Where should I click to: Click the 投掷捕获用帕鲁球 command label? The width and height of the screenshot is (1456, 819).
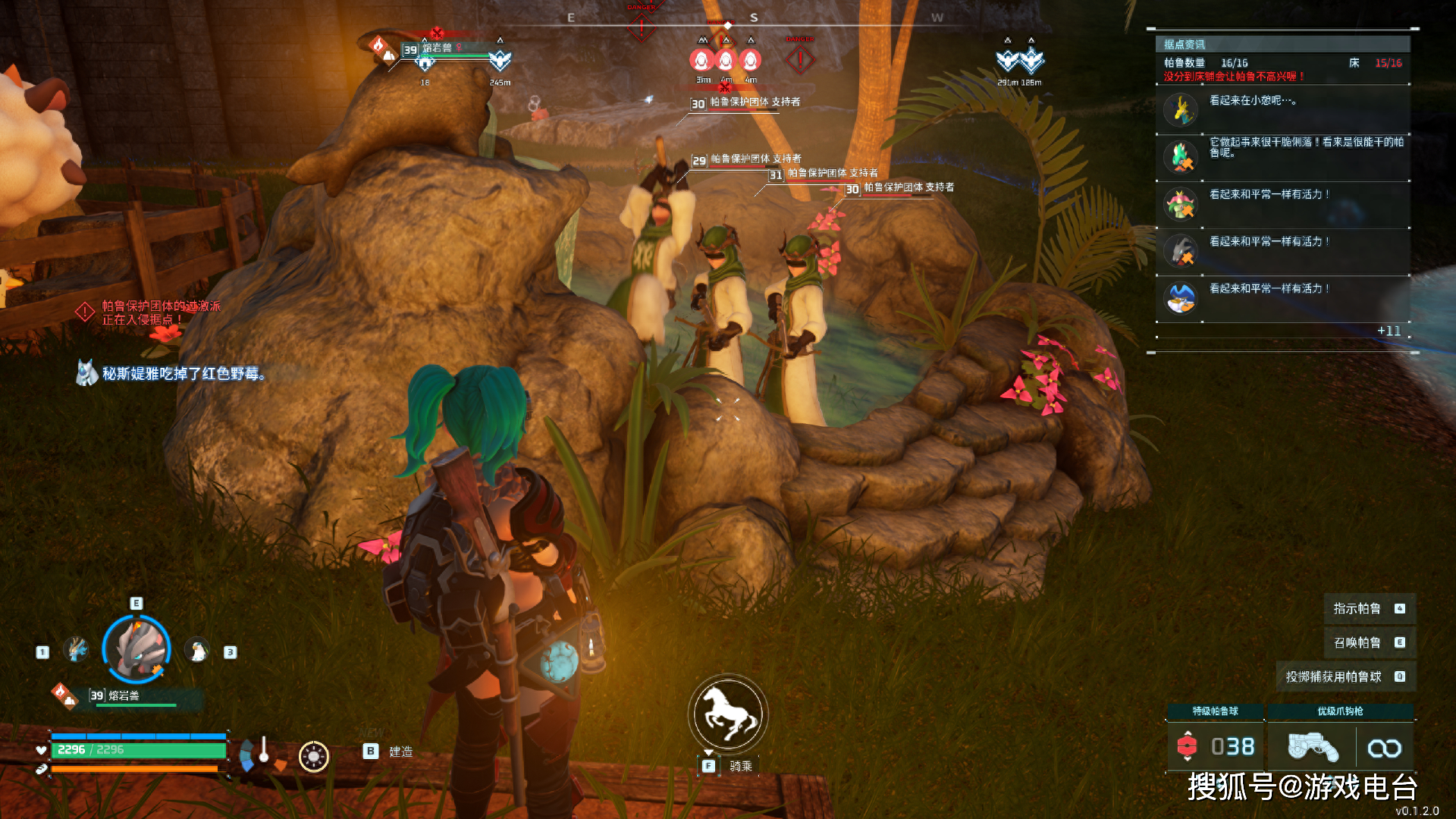pos(1334,676)
